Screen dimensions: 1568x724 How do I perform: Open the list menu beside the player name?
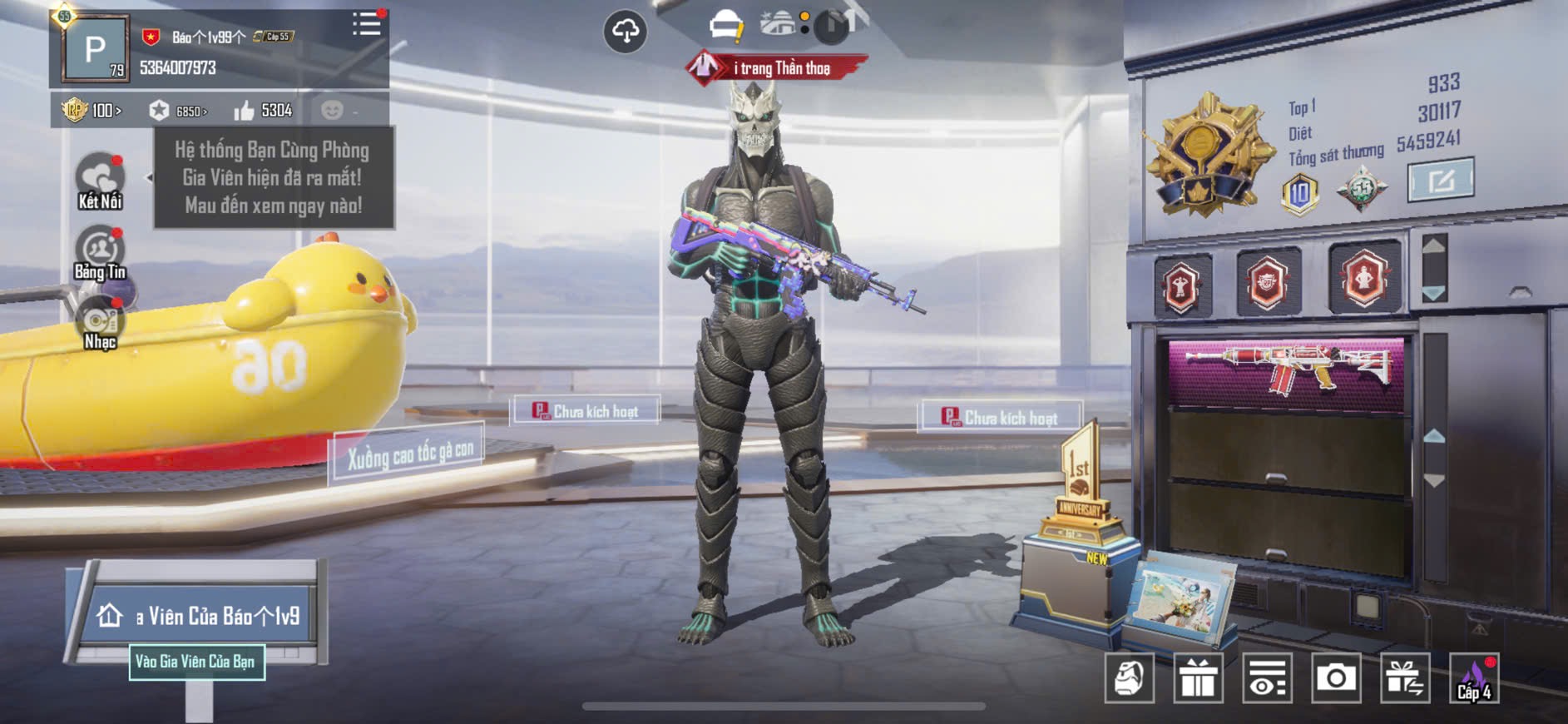pyautogui.click(x=366, y=24)
